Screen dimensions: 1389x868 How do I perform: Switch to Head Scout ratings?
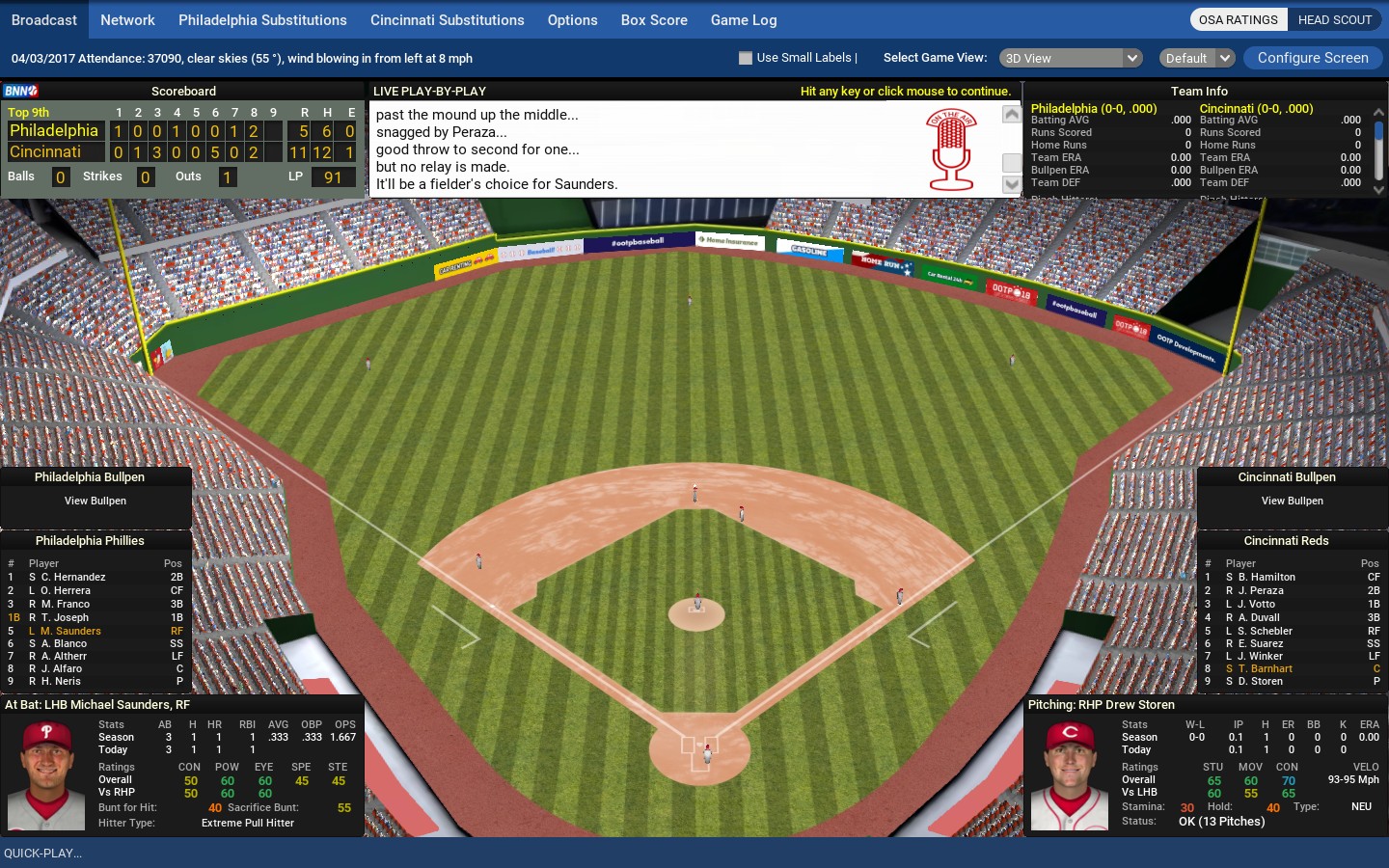[1334, 19]
